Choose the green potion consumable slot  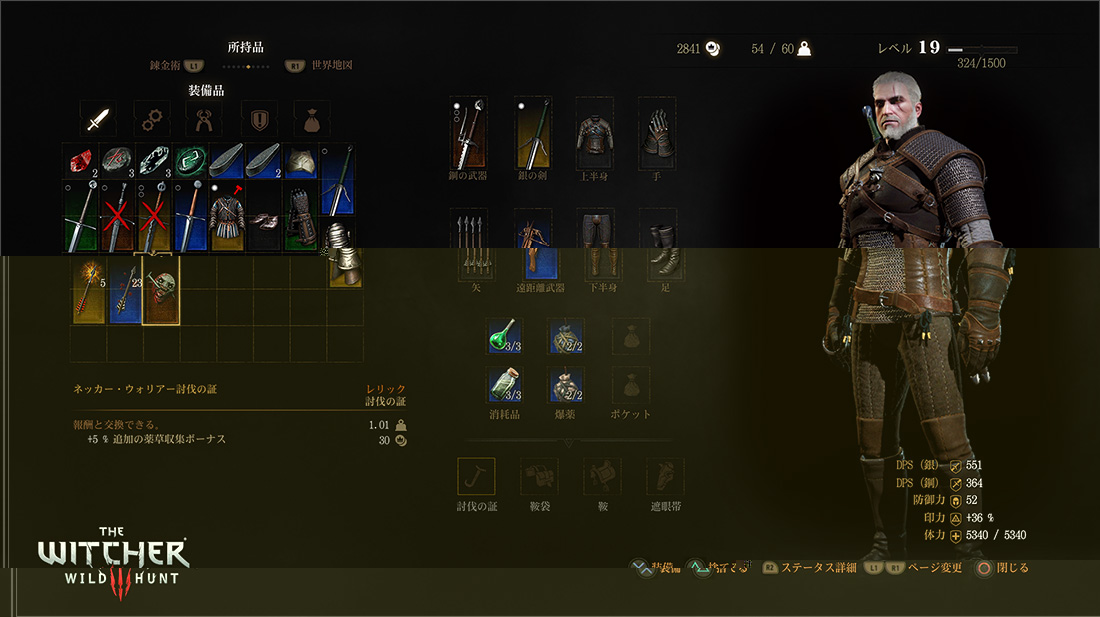504,337
